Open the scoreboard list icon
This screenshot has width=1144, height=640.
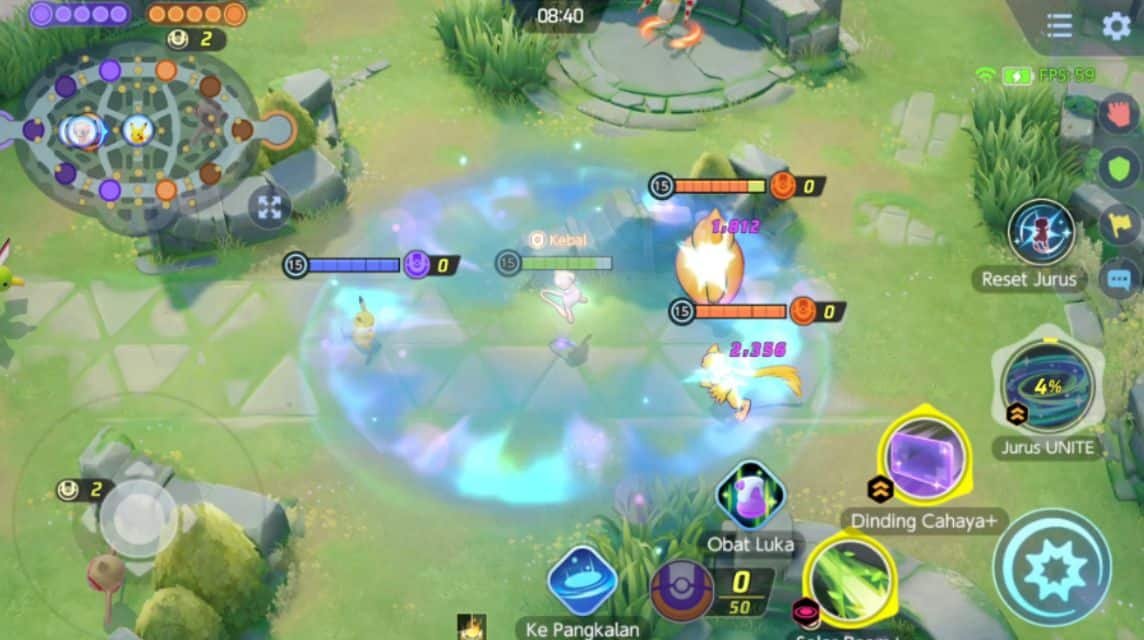coord(1059,26)
